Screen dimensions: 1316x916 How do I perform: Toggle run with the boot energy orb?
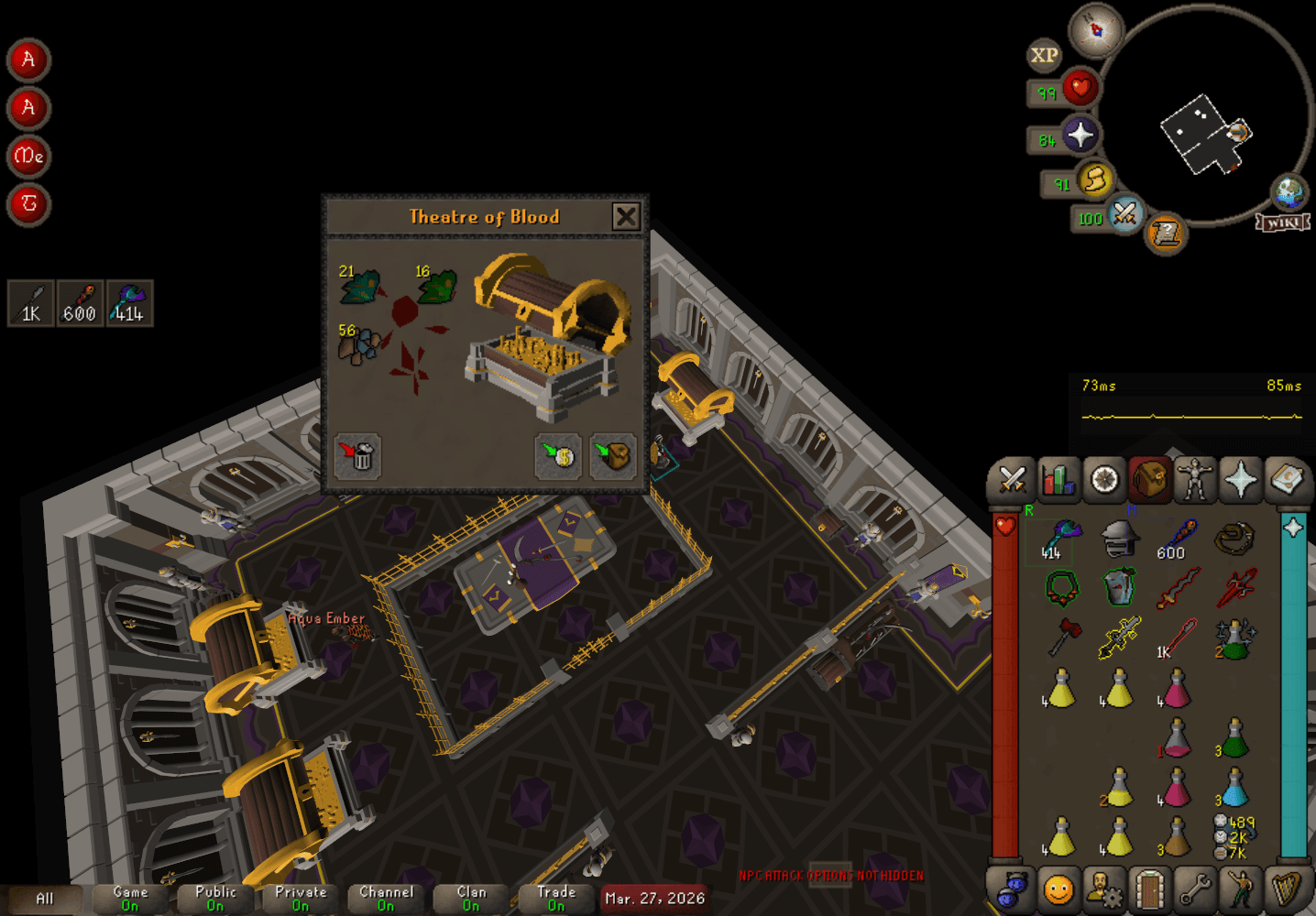pyautogui.click(x=1094, y=180)
